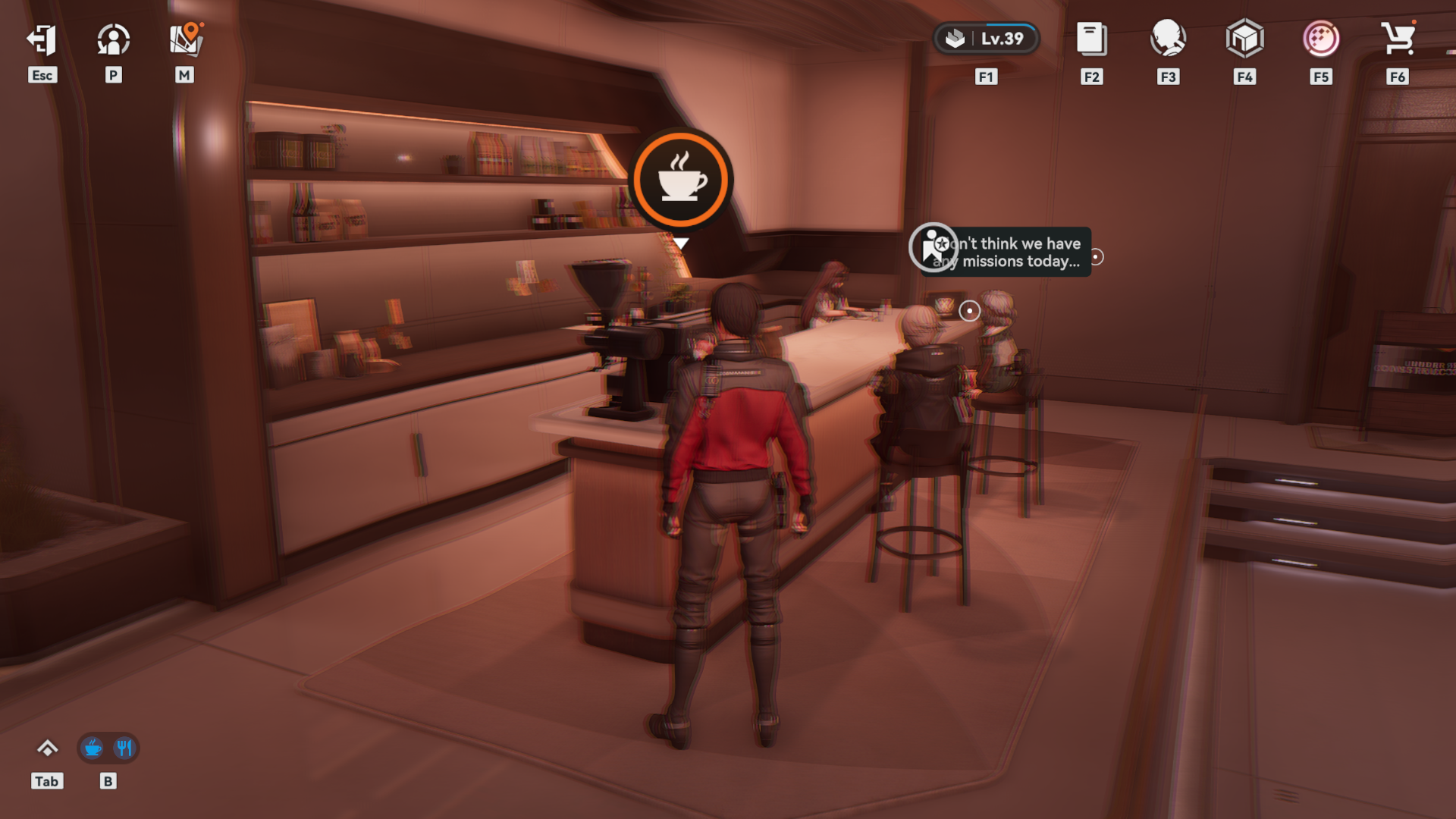
Task: Select the Lv.39 level badge
Action: pyautogui.click(x=986, y=39)
